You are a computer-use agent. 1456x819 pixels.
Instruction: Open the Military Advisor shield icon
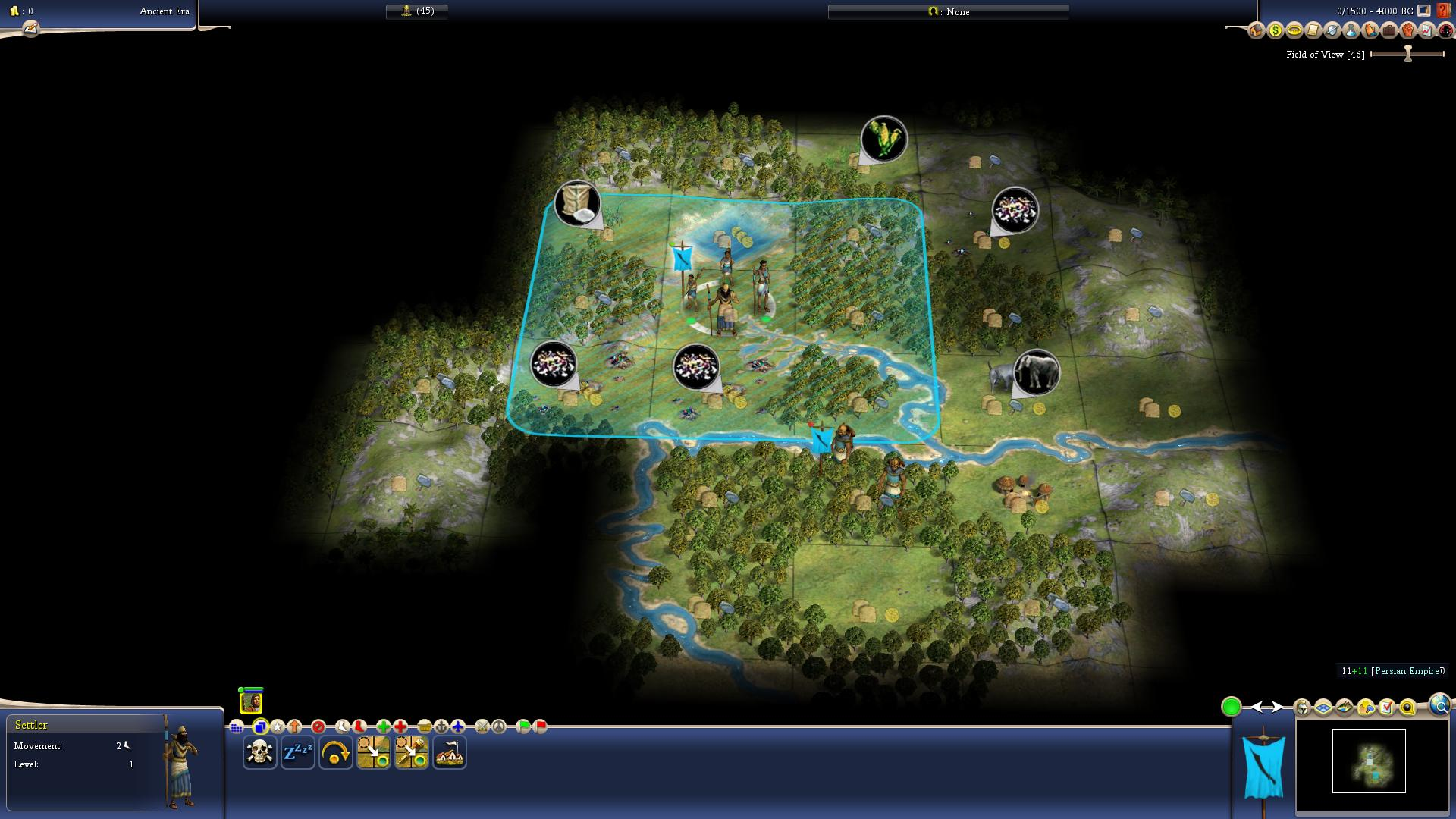1331,31
